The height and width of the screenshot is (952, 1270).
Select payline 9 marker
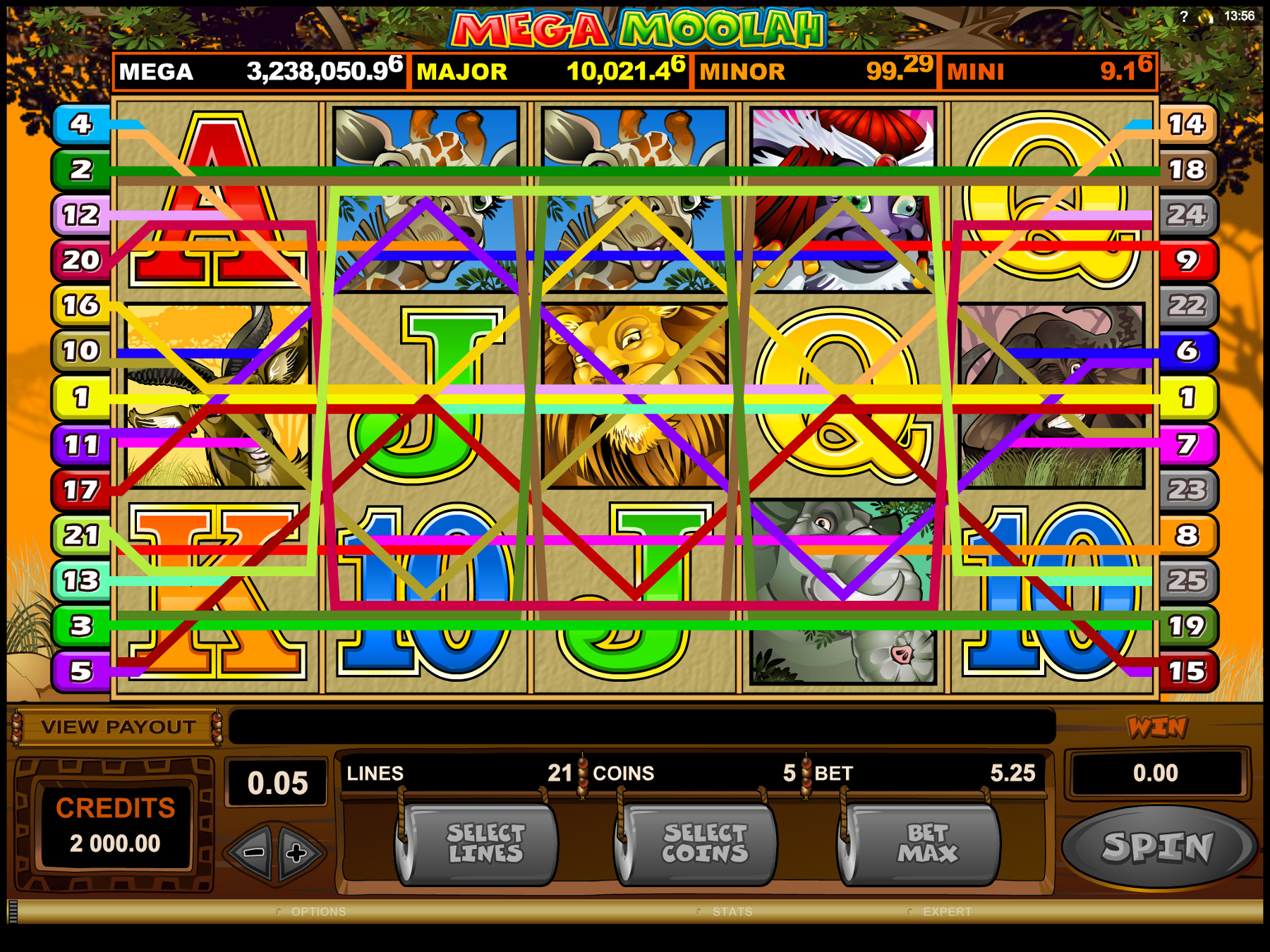[x=1187, y=260]
